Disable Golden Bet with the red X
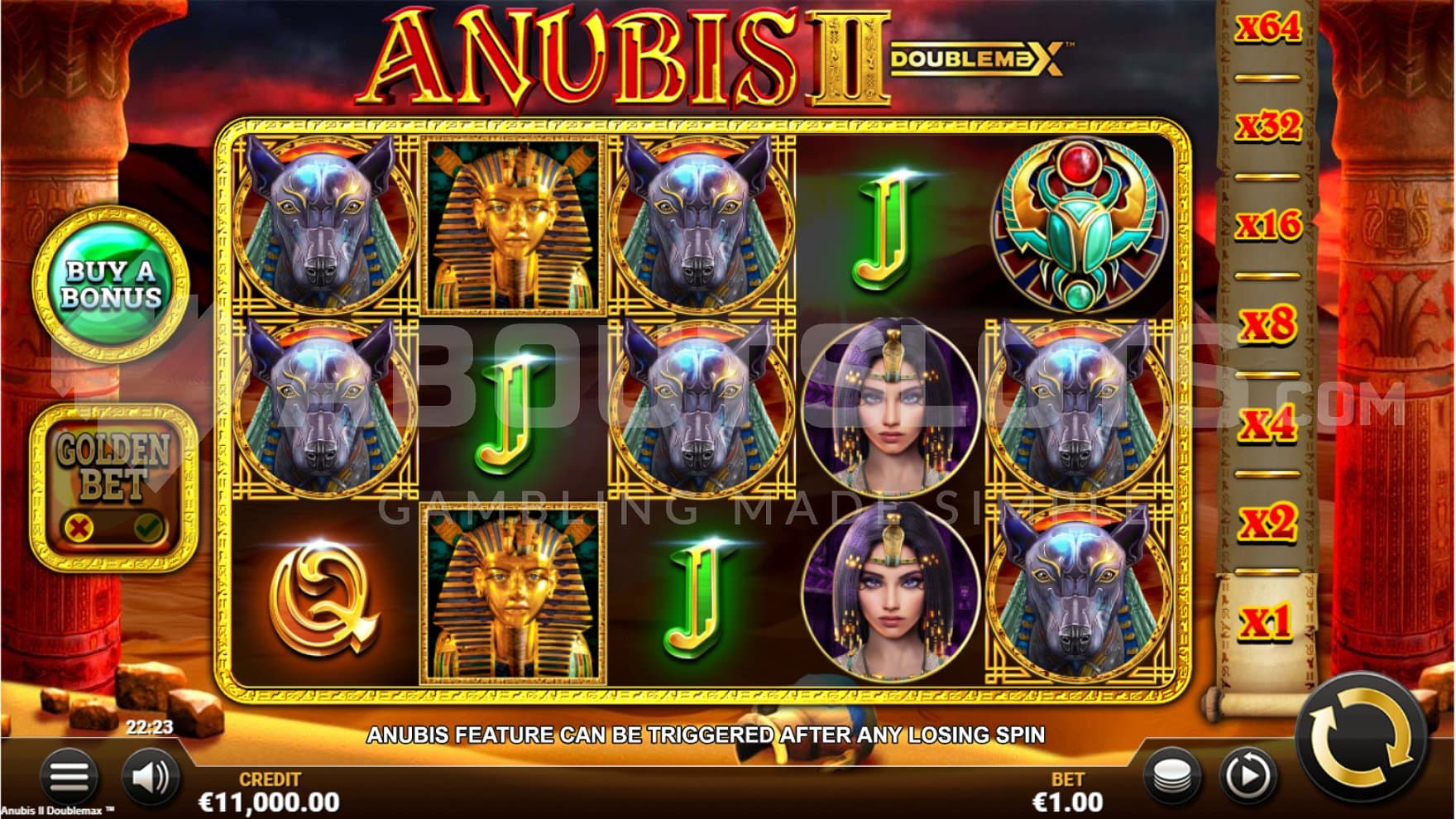 [79, 526]
